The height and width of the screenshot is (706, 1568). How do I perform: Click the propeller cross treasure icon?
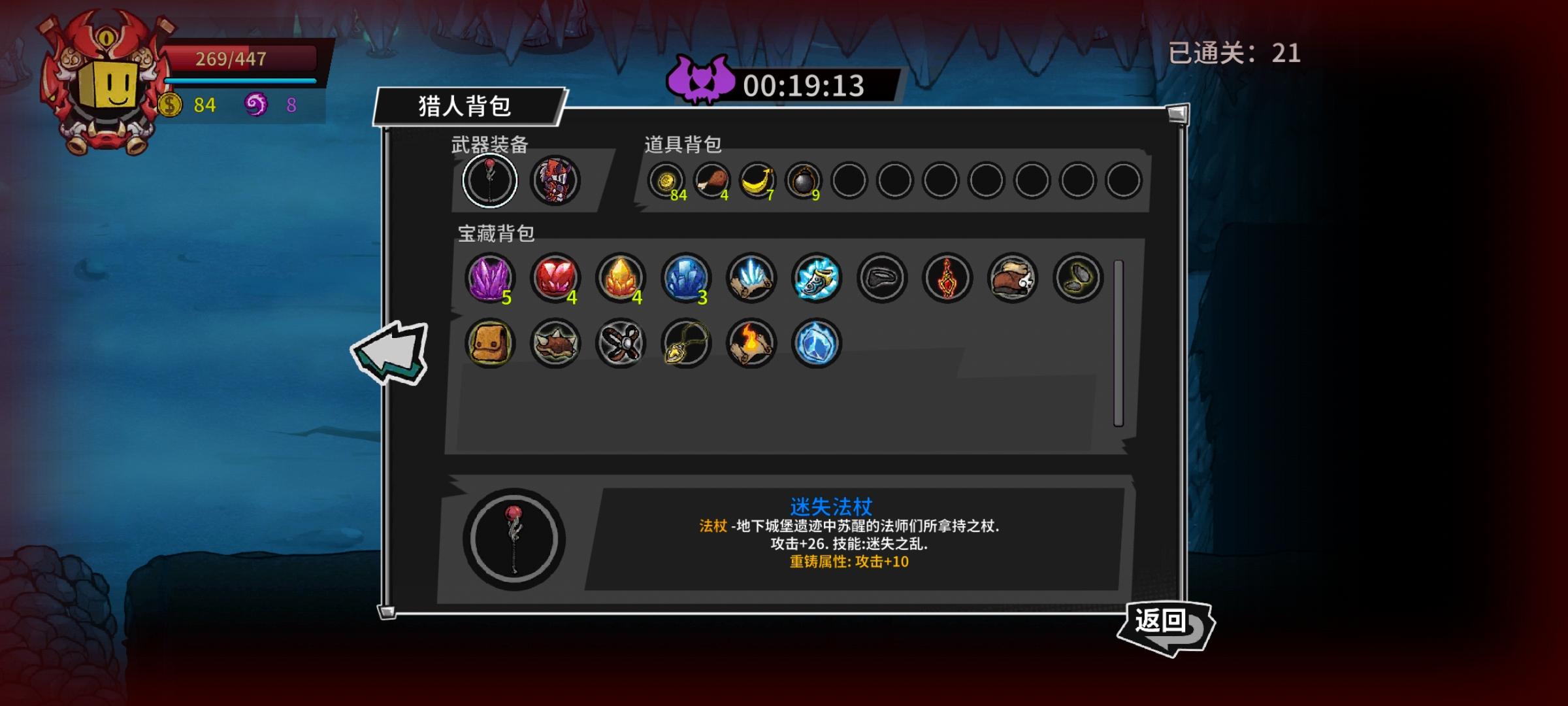click(620, 343)
